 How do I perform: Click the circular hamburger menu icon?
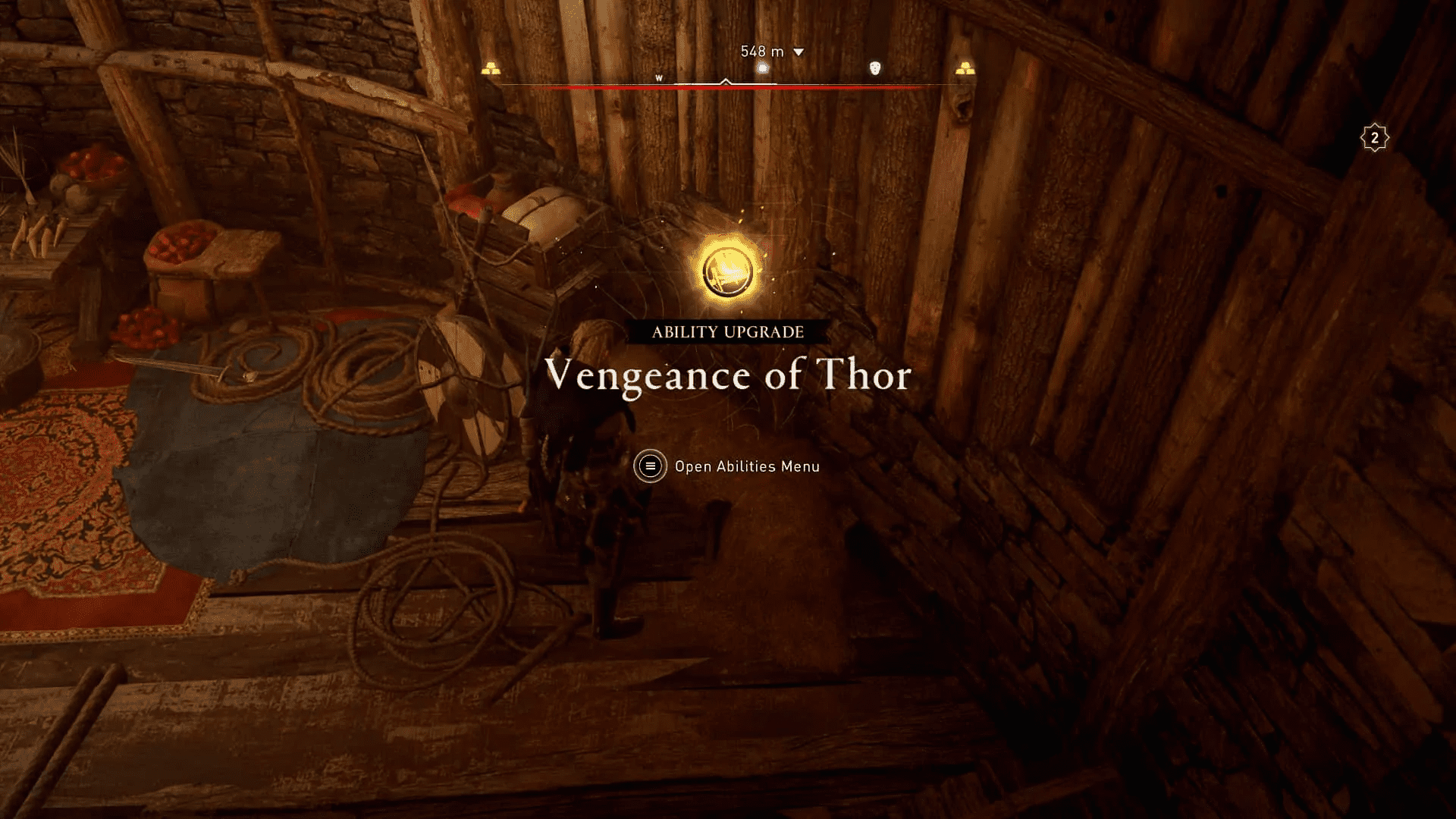[x=650, y=466]
